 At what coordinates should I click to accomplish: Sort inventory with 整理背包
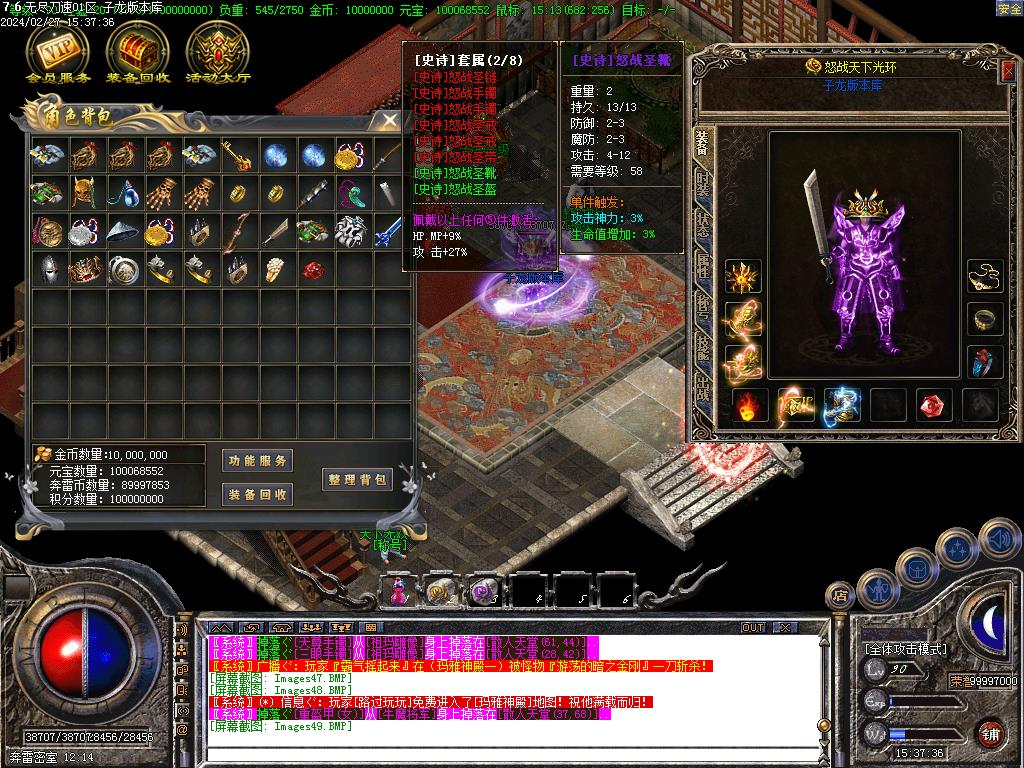357,480
